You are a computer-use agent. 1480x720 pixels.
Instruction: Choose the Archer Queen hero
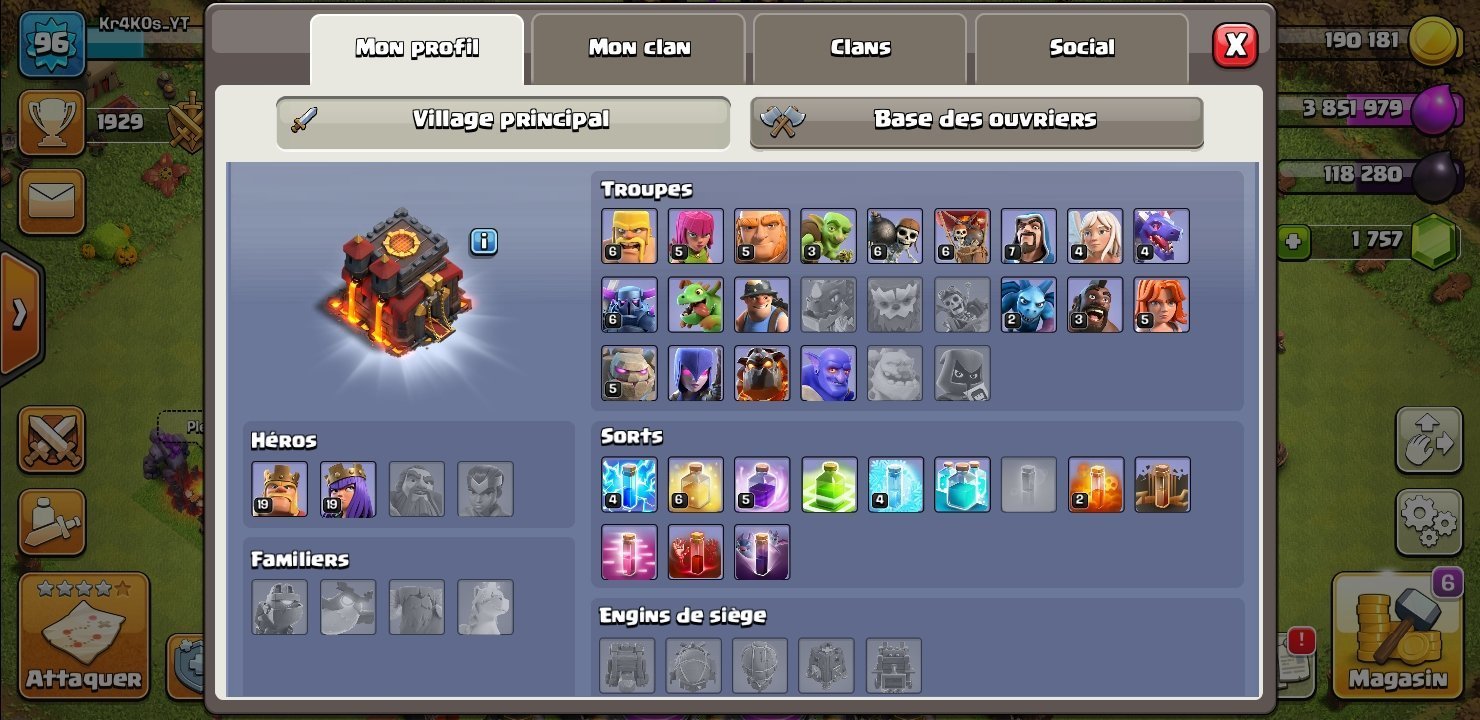point(348,489)
